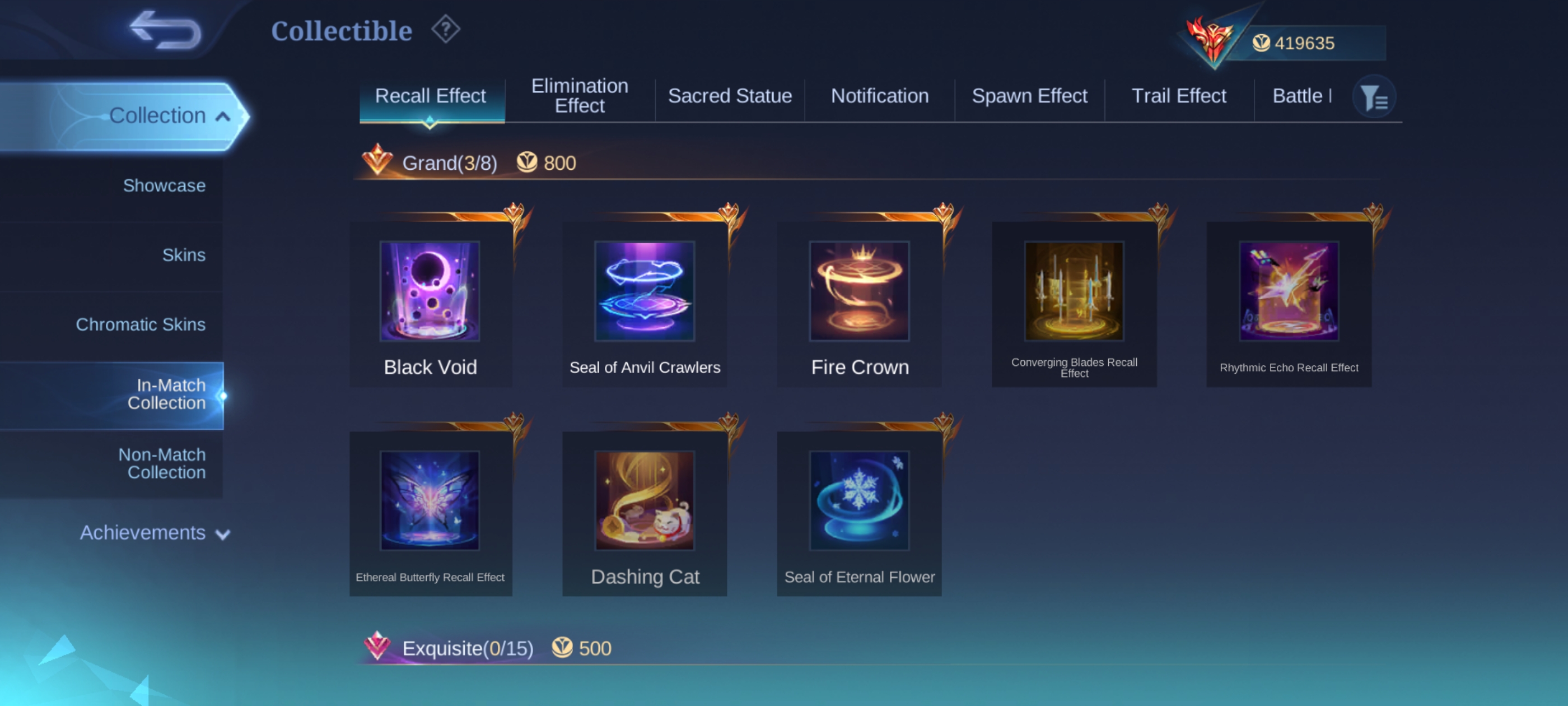Viewport: 1568px width, 706px height.
Task: Show the Notification tab
Action: click(x=880, y=96)
